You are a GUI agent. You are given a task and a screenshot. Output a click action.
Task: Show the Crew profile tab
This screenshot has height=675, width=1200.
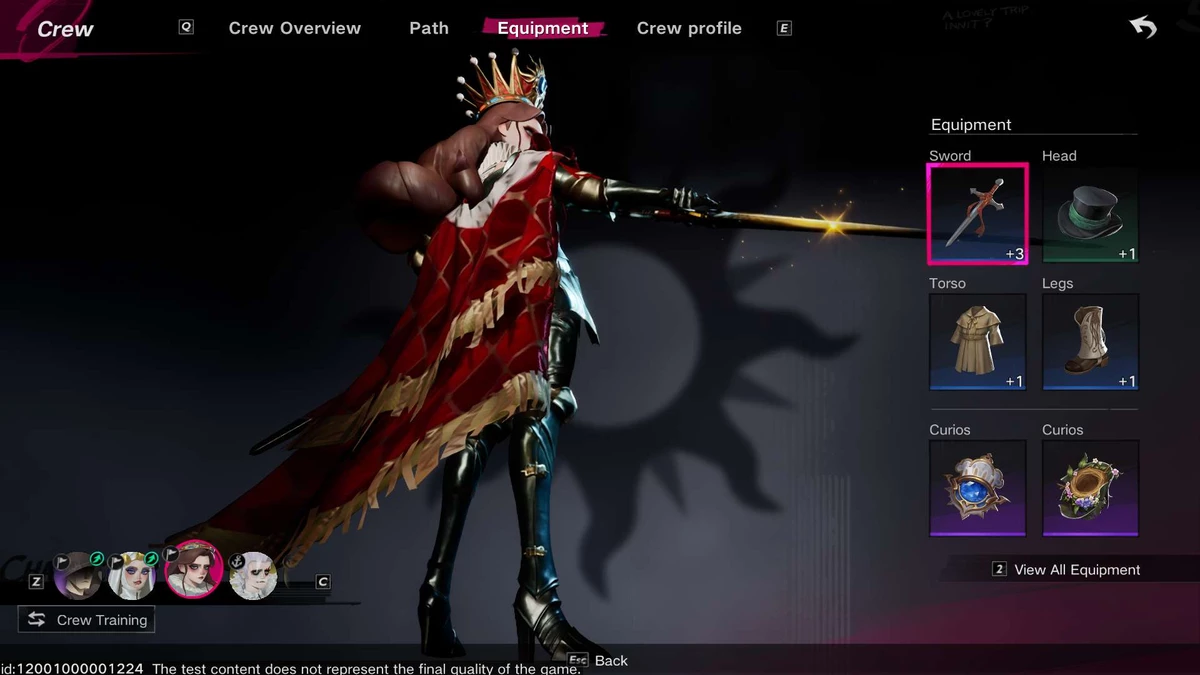[x=689, y=28]
